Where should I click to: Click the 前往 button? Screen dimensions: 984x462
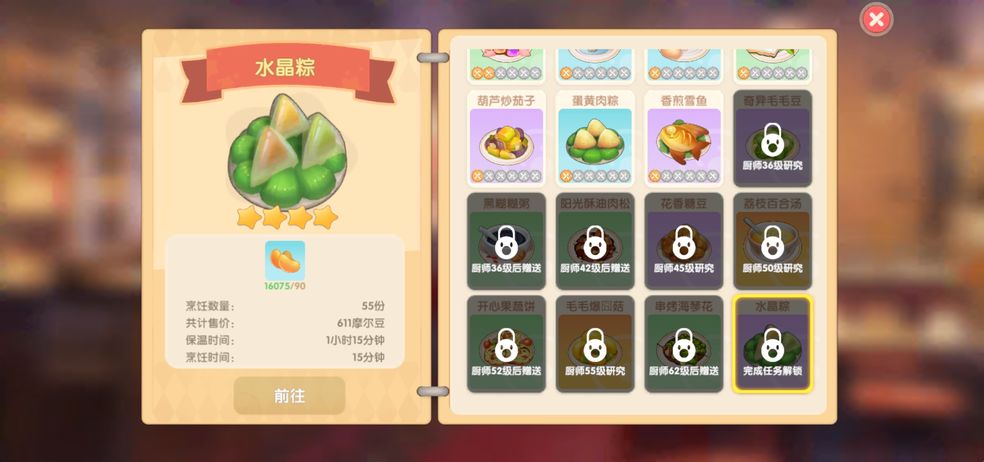pyautogui.click(x=289, y=396)
